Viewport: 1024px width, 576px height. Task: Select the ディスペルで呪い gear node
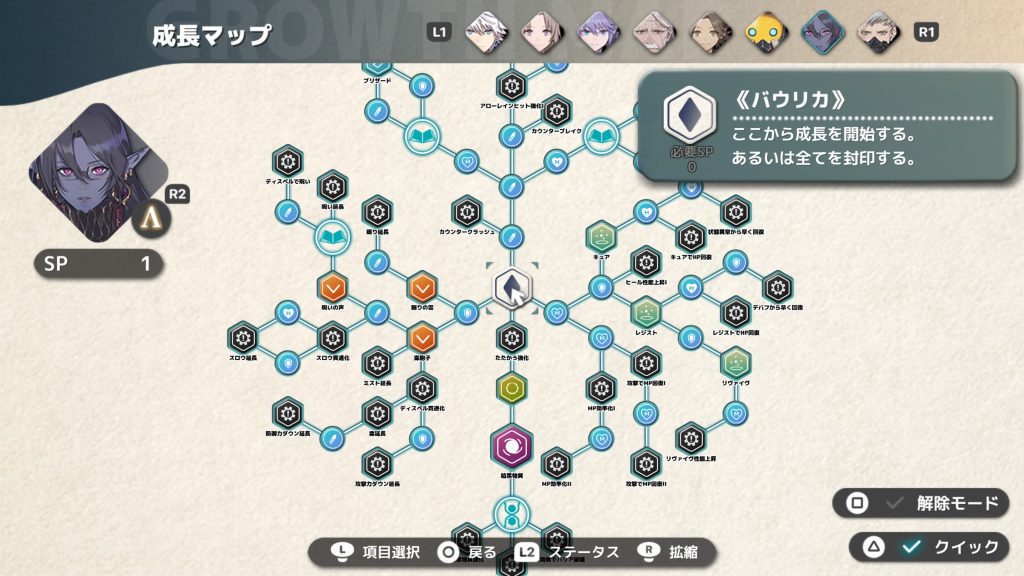click(x=288, y=161)
